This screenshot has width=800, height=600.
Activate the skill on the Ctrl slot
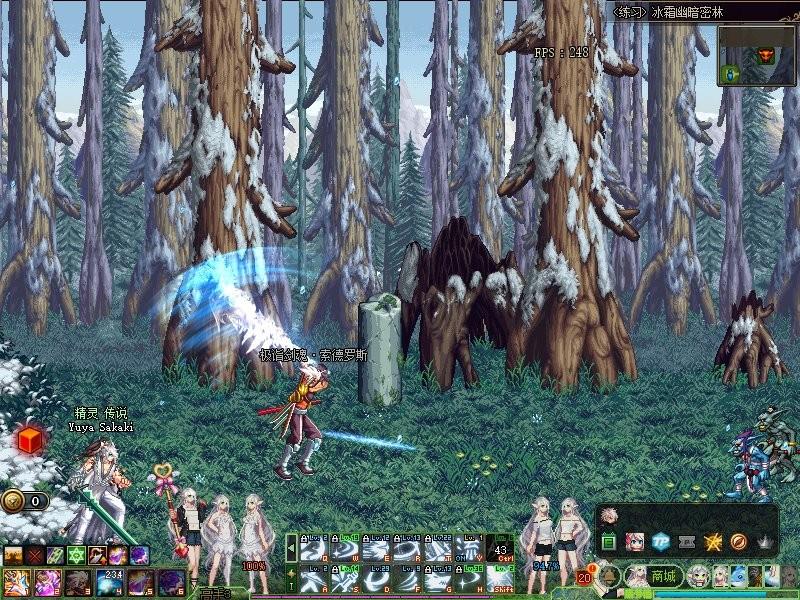coord(501,550)
